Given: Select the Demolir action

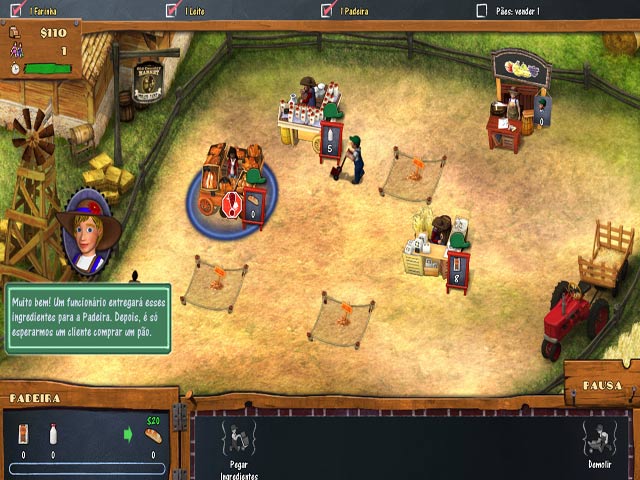Looking at the screenshot, I should (x=600, y=440).
